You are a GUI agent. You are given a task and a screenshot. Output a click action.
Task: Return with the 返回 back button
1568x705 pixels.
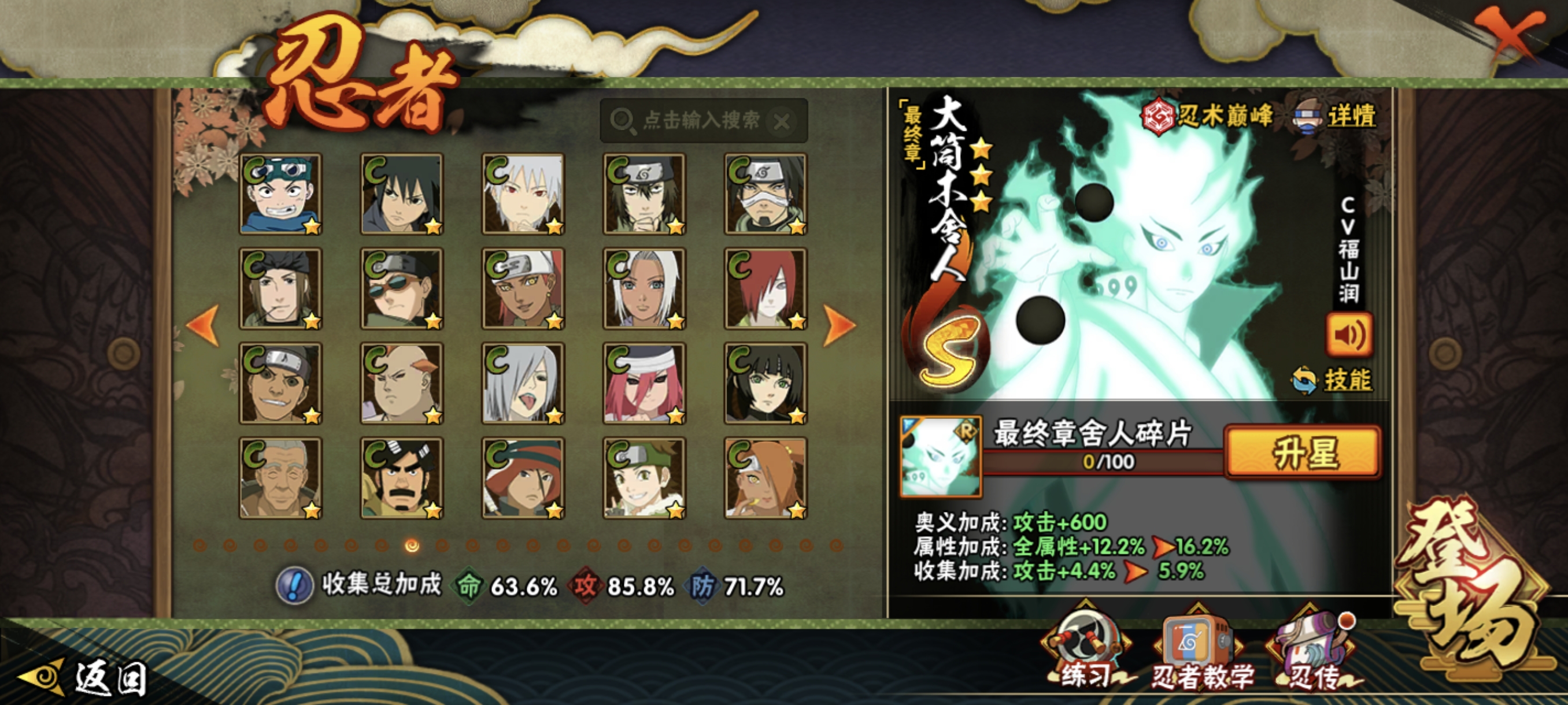click(85, 678)
